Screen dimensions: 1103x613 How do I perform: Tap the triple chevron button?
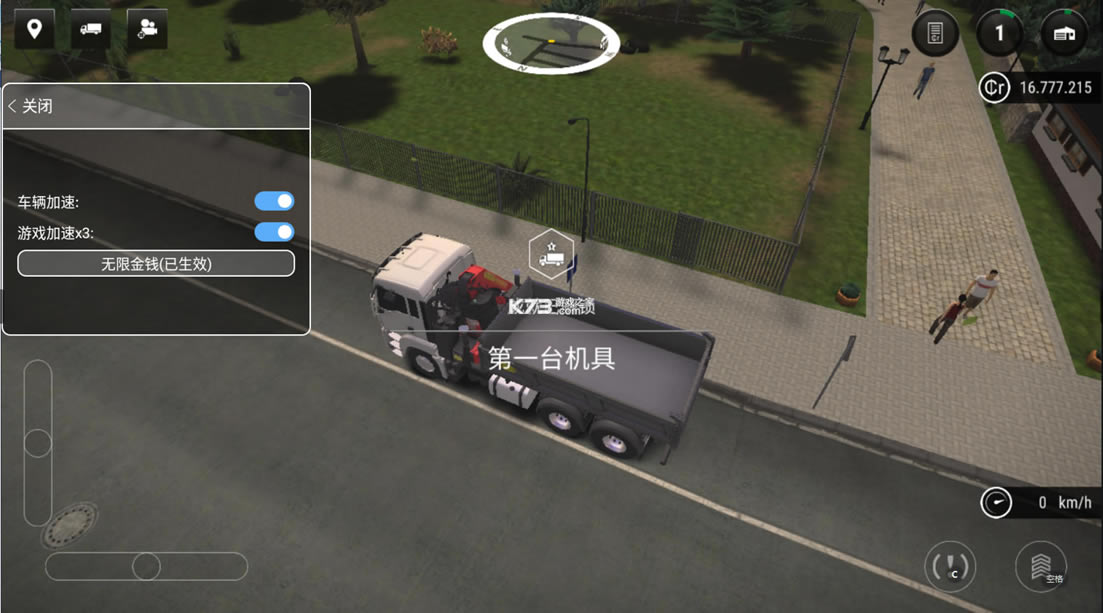[1040, 566]
